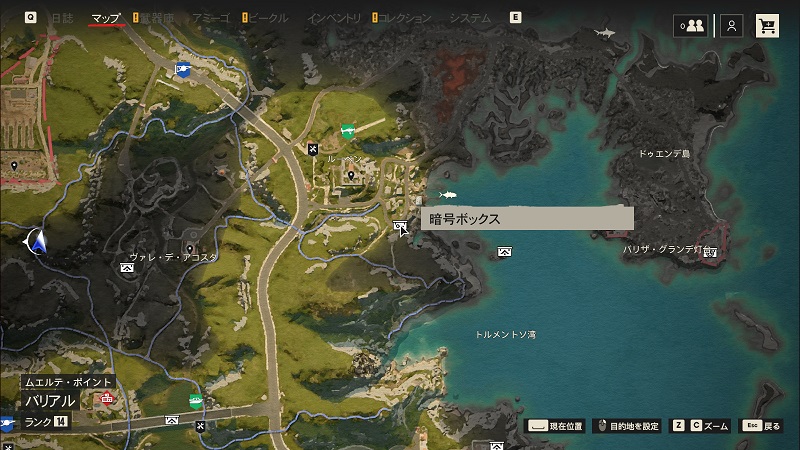Image resolution: width=800 pixels, height=450 pixels.
Task: Select the マップ map tab
Action: click(x=106, y=18)
